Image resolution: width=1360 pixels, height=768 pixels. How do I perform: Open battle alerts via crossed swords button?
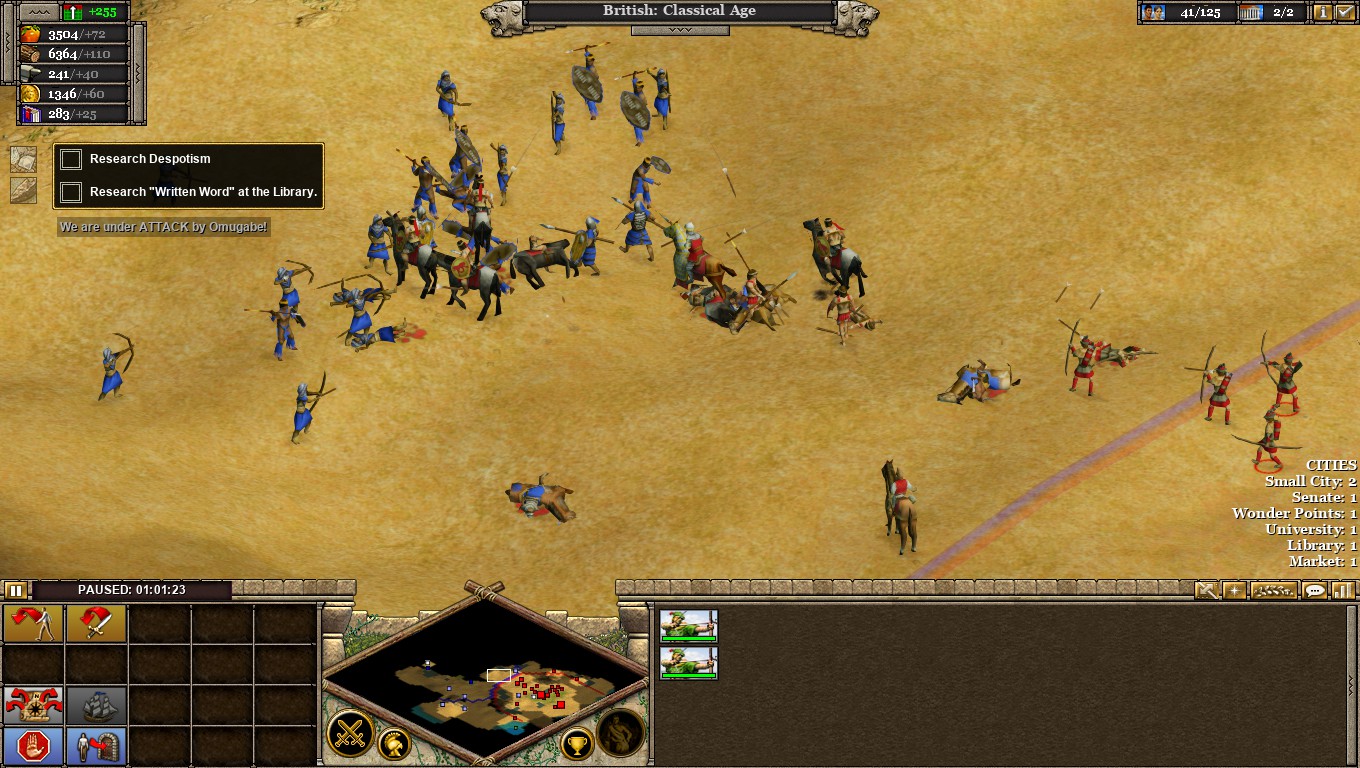pos(349,732)
